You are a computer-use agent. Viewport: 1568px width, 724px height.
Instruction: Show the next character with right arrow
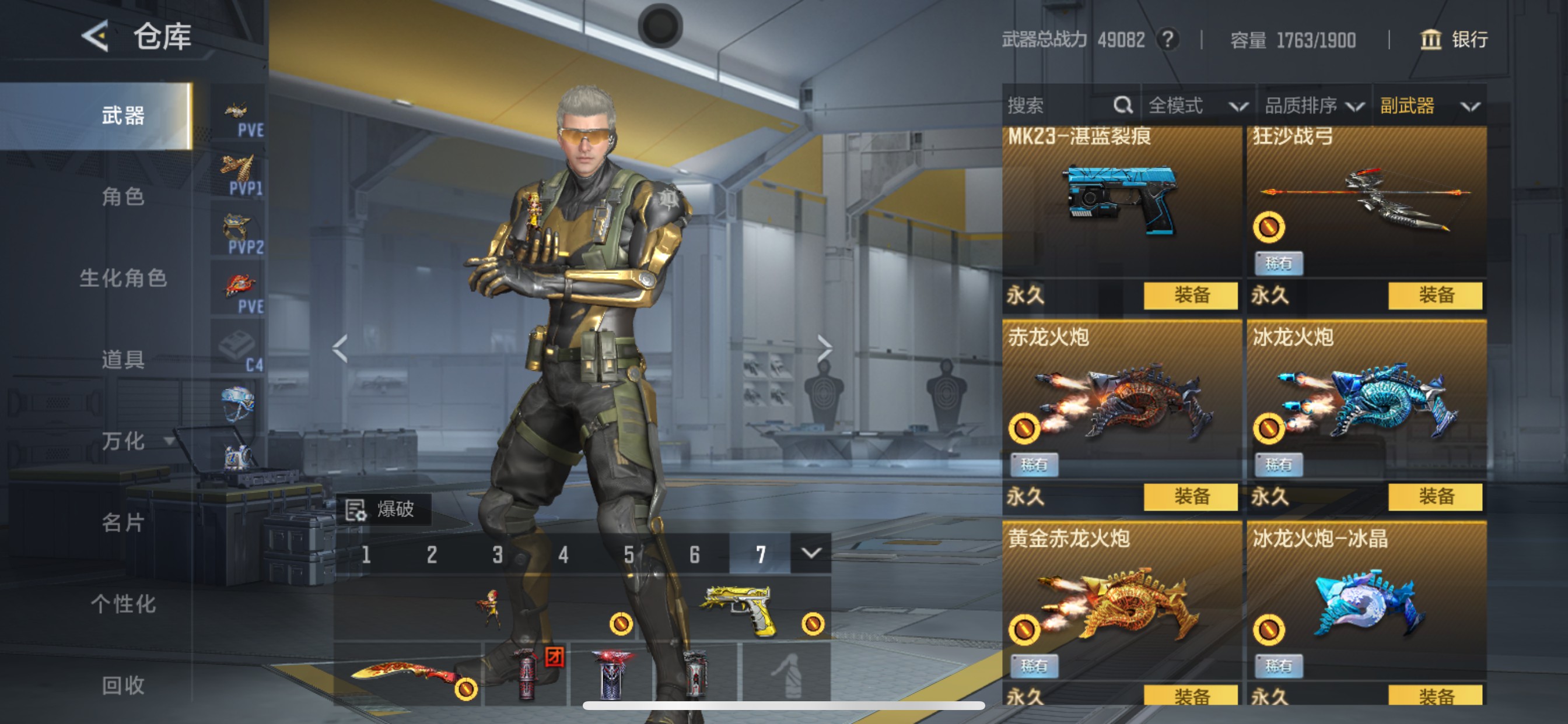point(824,349)
